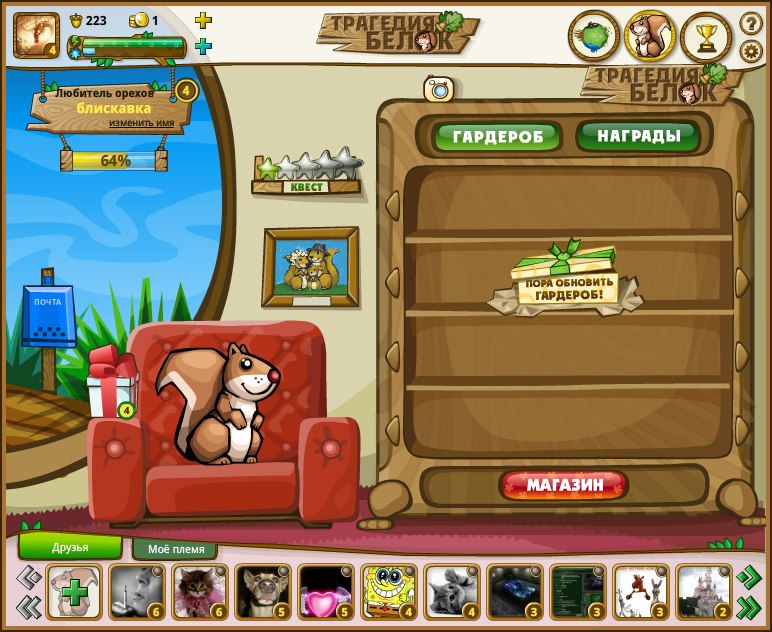Viewport: 772px width, 632px height.
Task: Open the Магазин shop
Action: point(565,486)
